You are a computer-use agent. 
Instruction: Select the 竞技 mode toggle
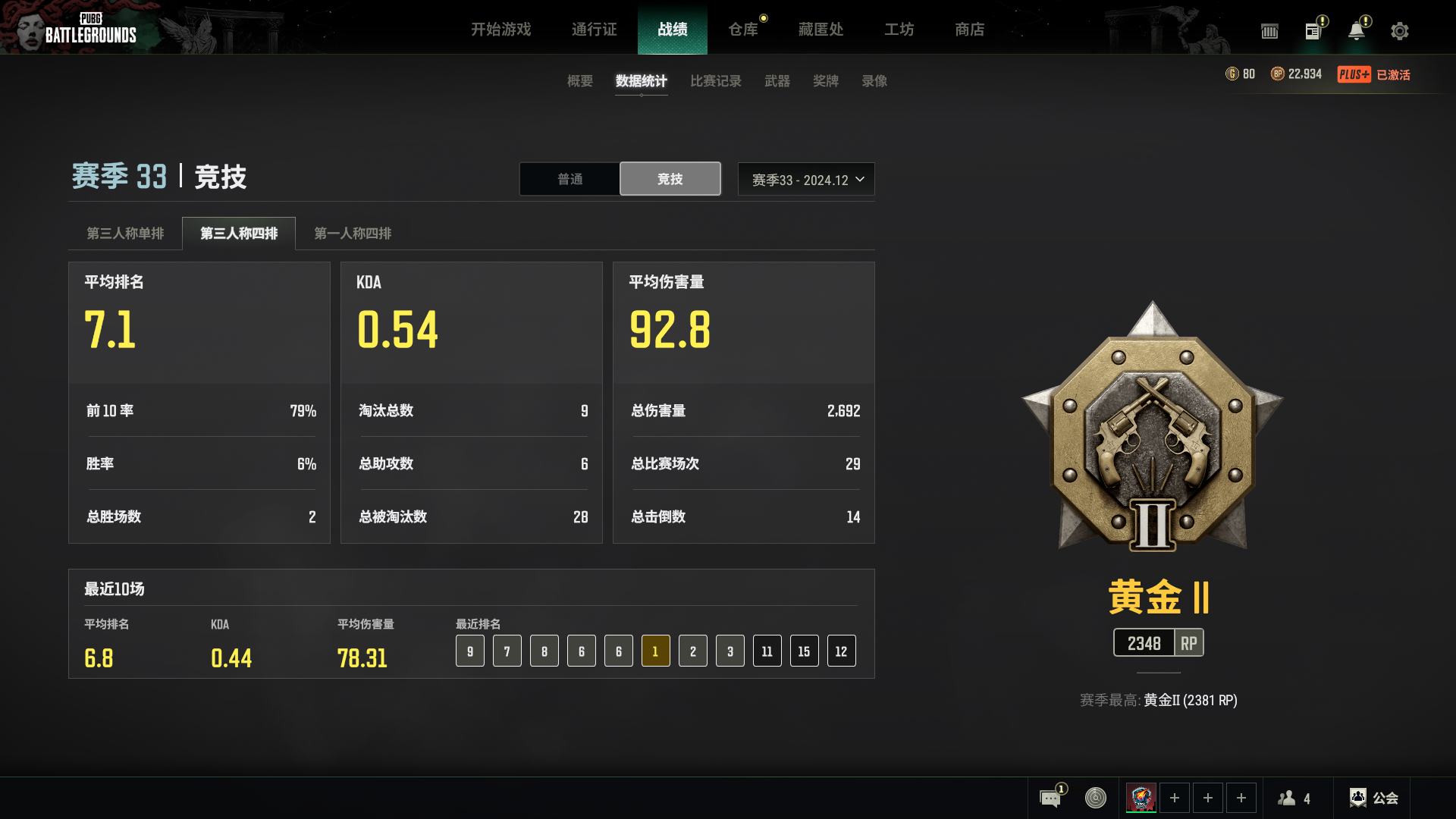point(670,179)
